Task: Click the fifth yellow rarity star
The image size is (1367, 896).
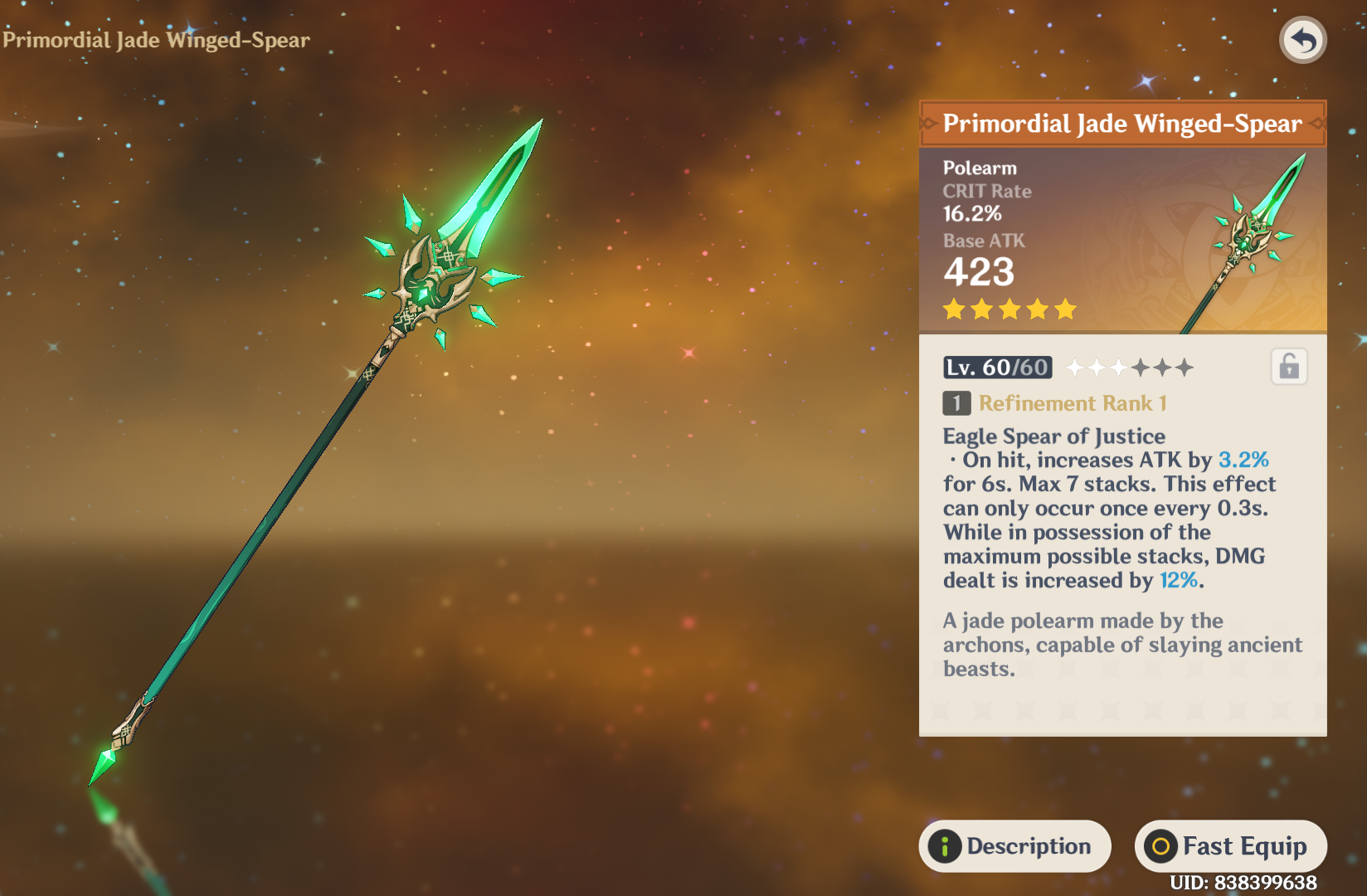Action: point(1064,309)
